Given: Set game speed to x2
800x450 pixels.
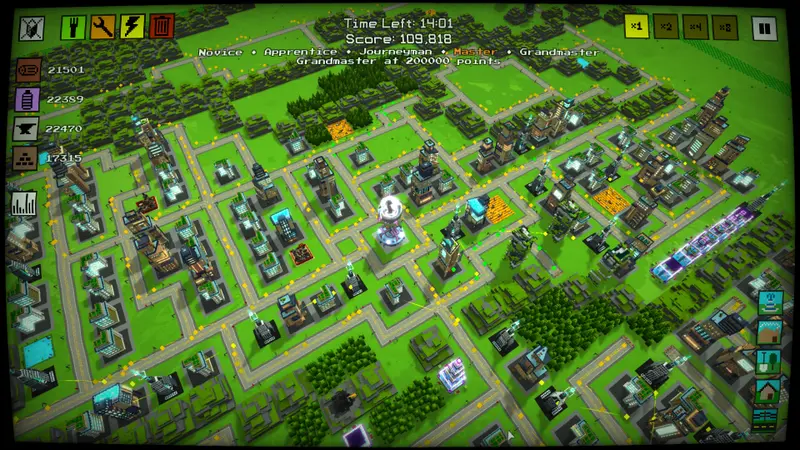Looking at the screenshot, I should (x=667, y=27).
